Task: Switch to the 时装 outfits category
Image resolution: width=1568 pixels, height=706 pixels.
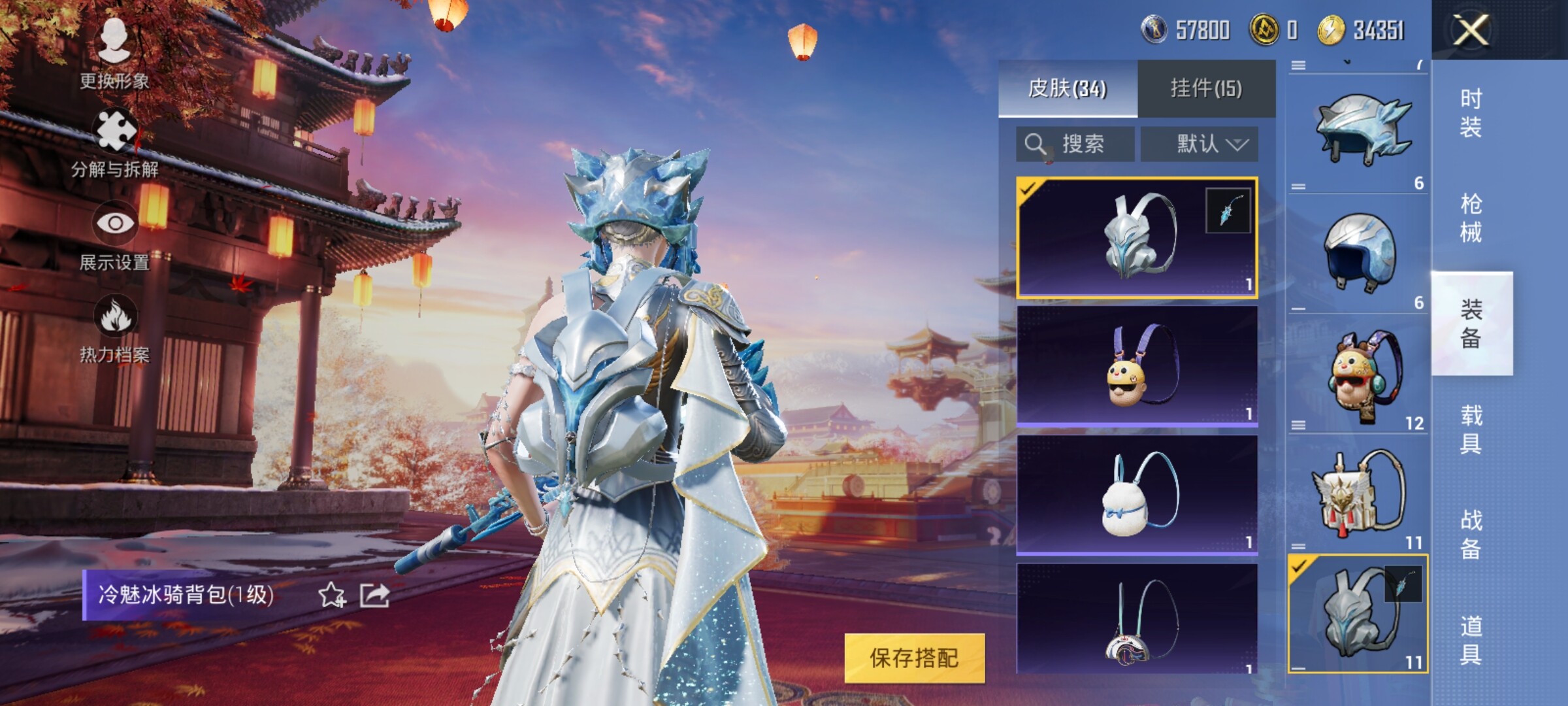Action: point(1471,112)
